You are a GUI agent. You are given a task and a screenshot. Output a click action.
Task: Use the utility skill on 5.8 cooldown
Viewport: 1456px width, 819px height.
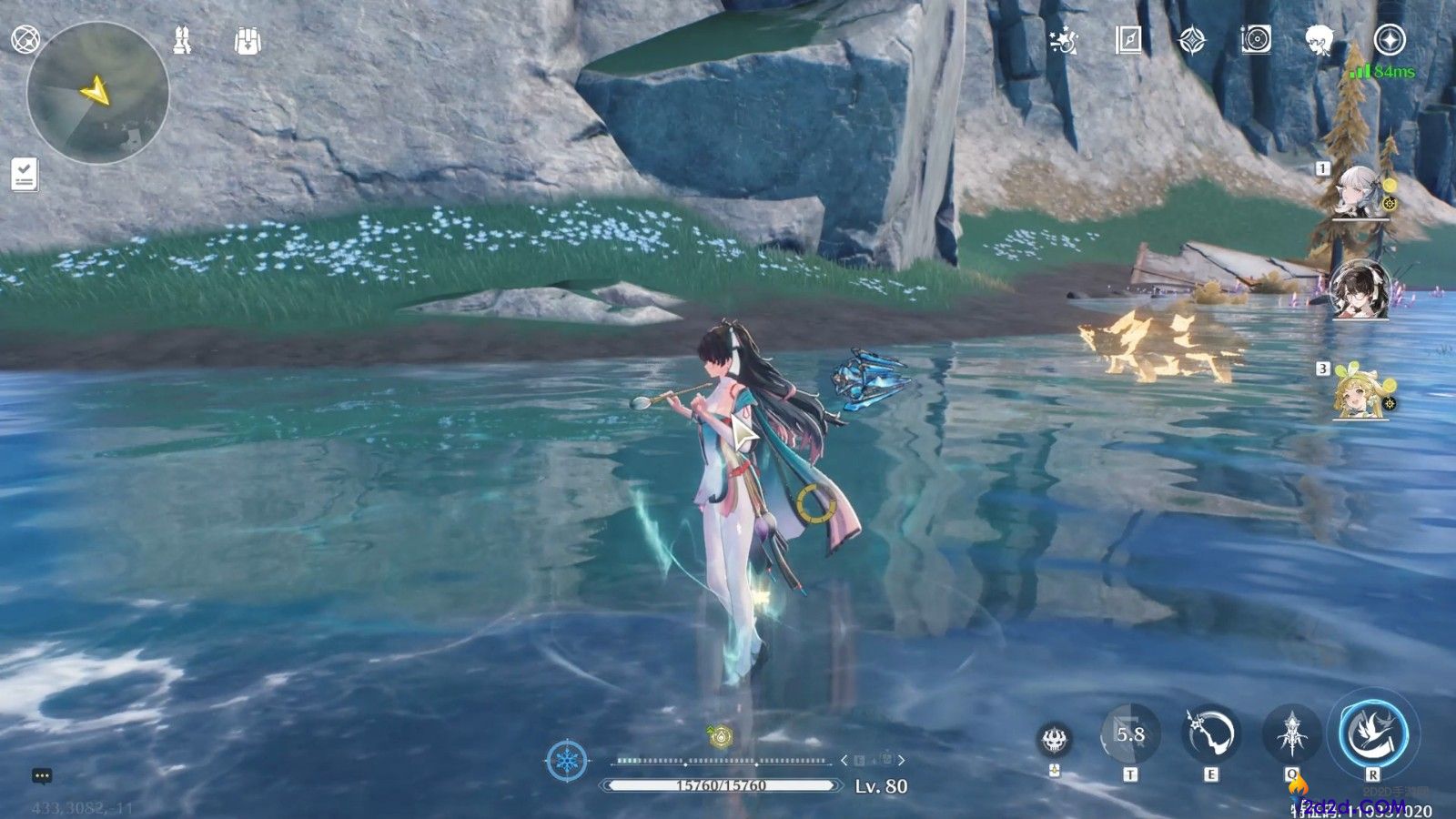[x=1130, y=733]
